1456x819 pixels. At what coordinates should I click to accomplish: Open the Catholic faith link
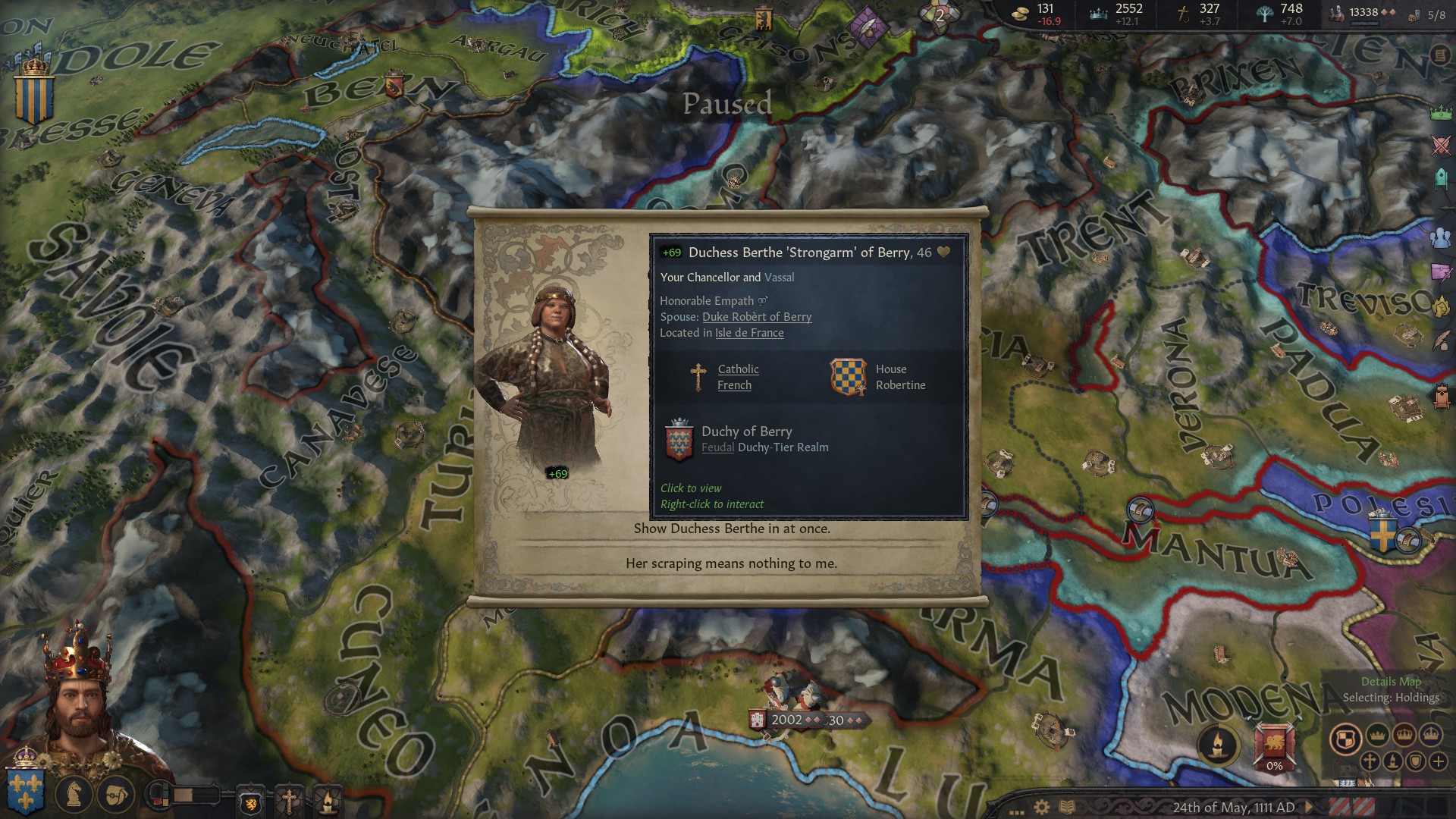point(738,369)
